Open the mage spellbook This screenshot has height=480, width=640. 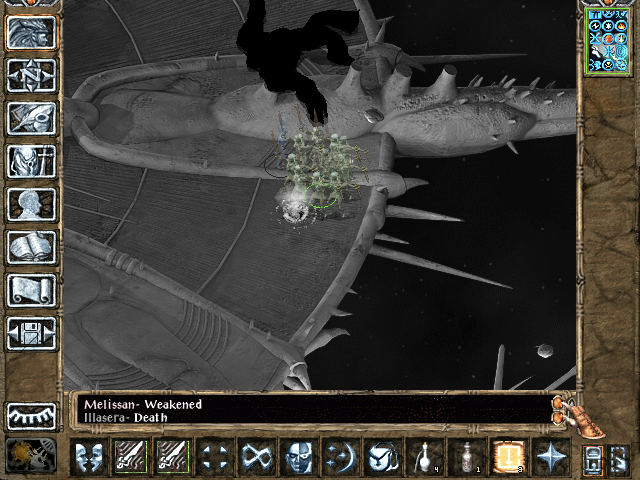(x=31, y=246)
